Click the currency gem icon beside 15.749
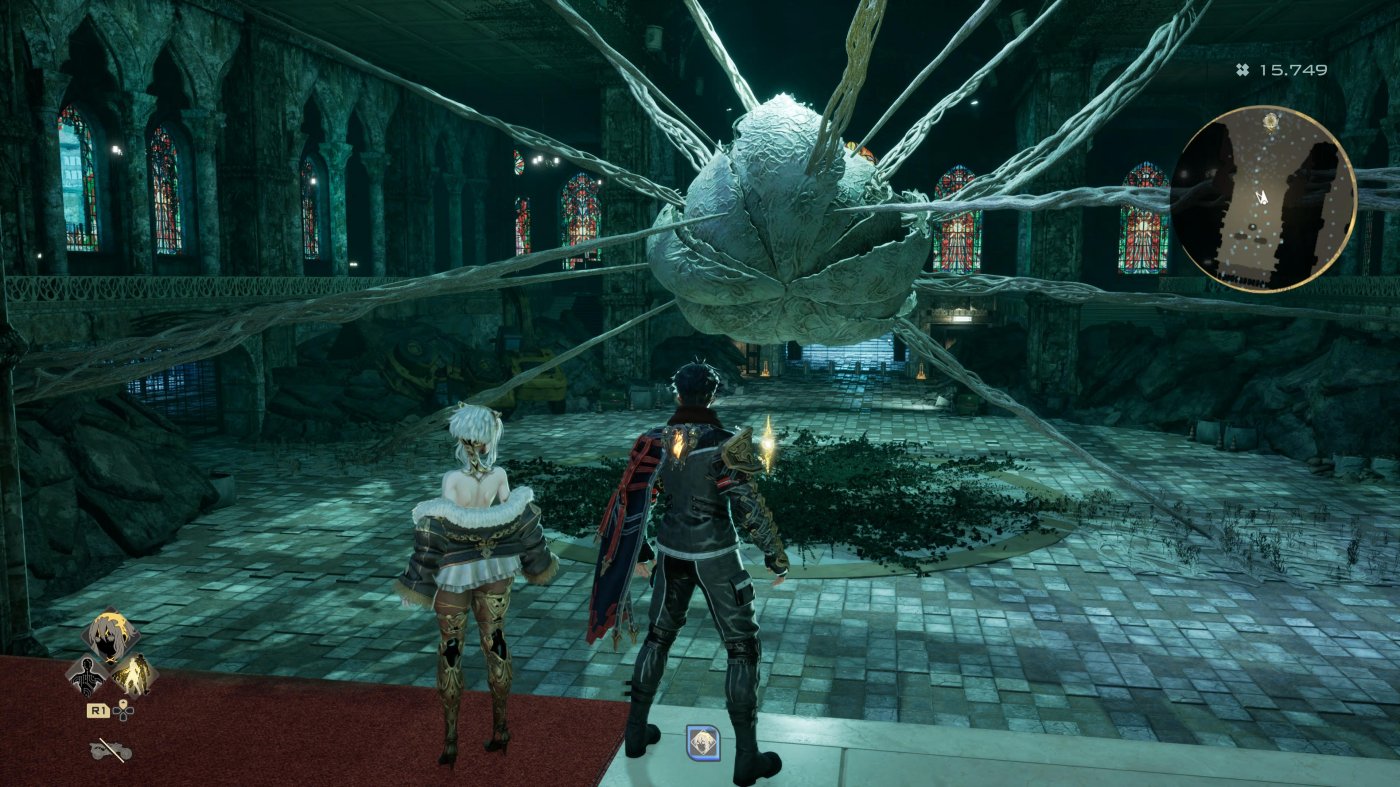 point(1242,69)
